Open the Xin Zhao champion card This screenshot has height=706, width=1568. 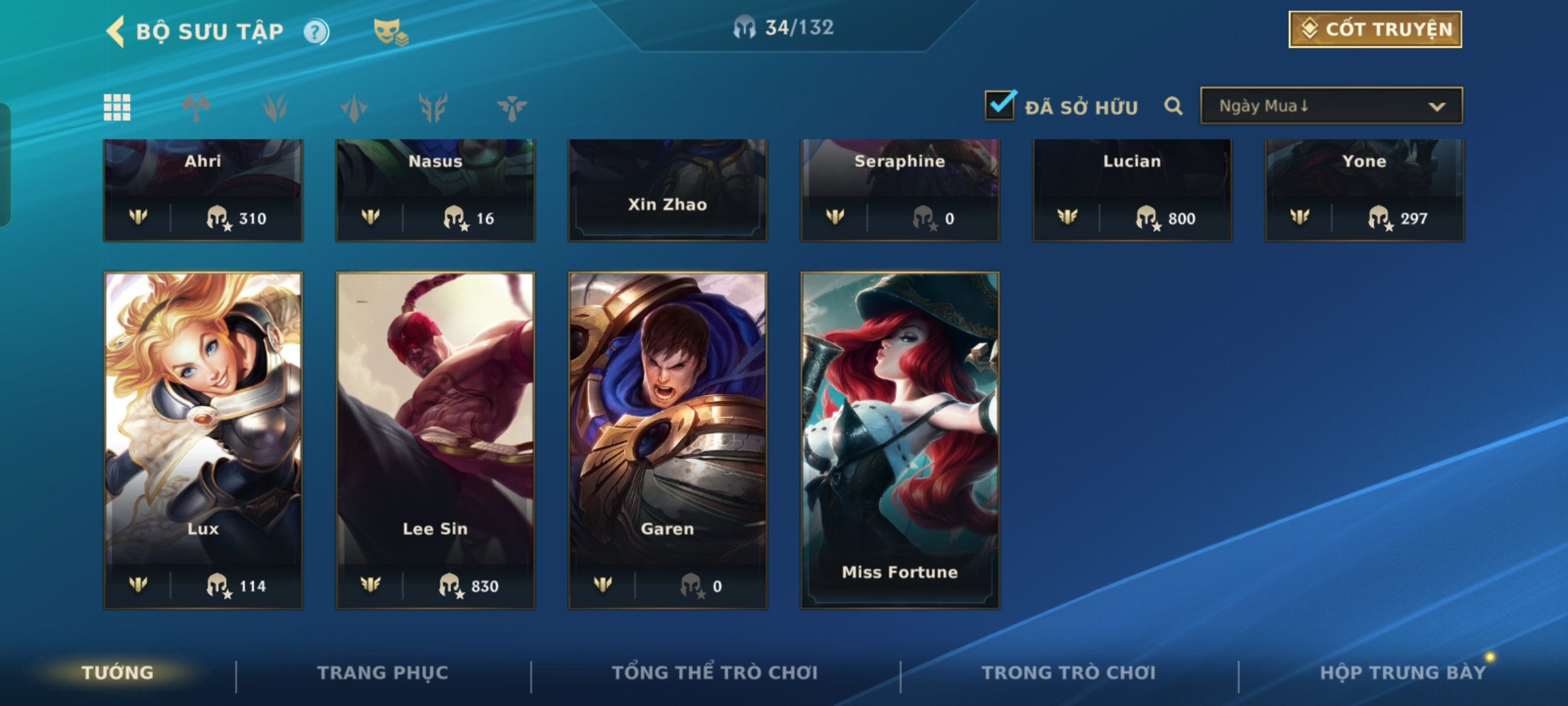pyautogui.click(x=667, y=190)
